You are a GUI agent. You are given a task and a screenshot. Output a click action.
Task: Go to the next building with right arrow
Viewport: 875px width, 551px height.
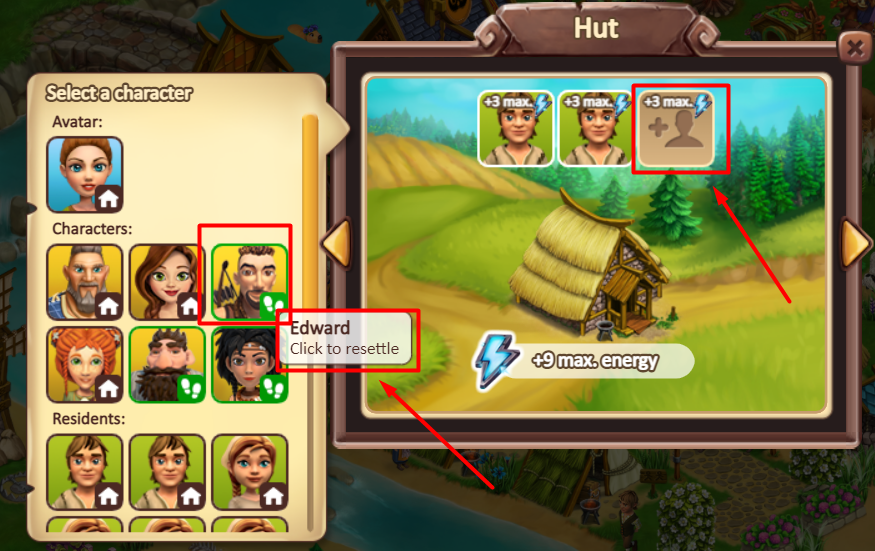[855, 244]
